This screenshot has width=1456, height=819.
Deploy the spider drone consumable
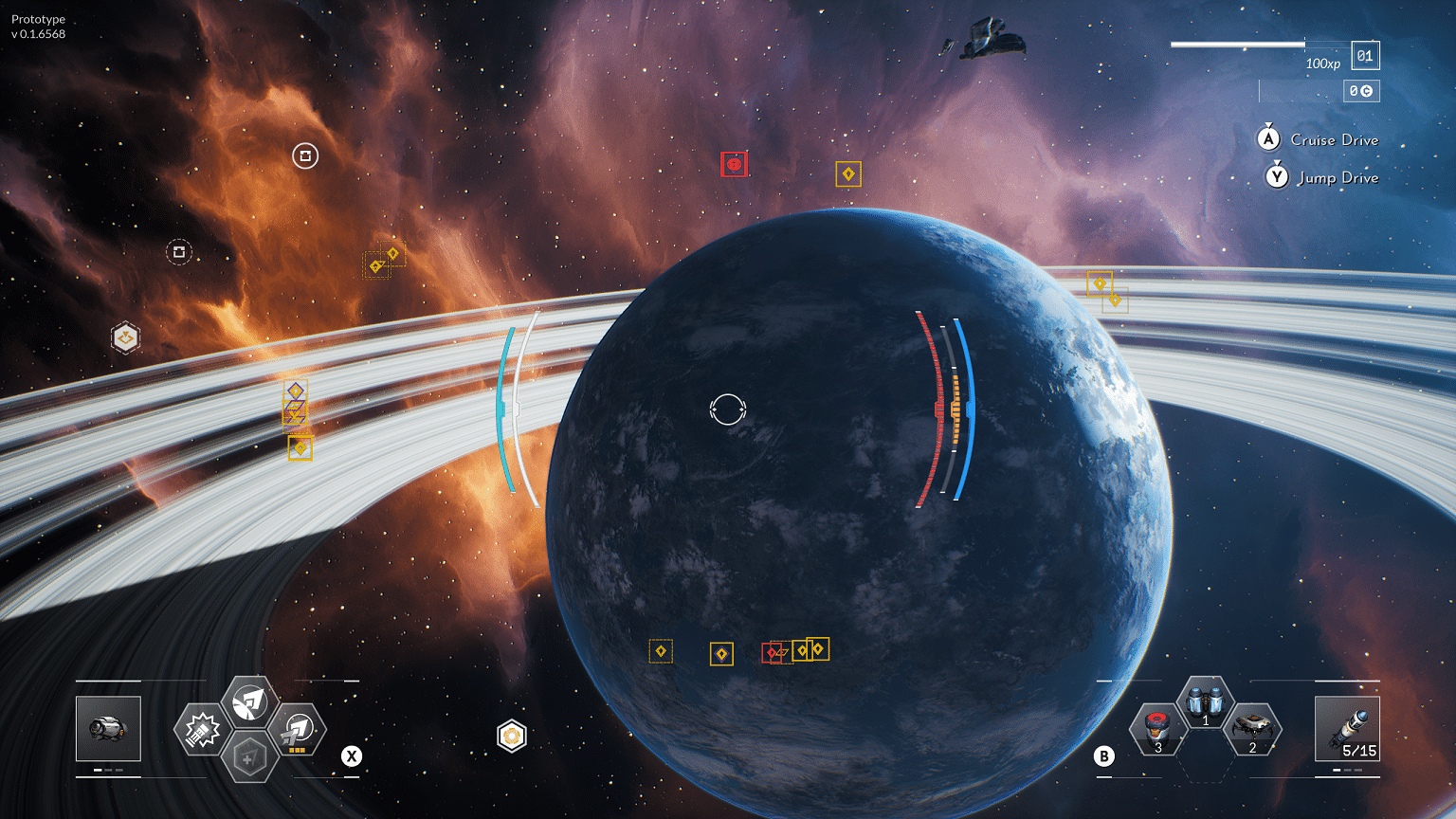(1252, 729)
